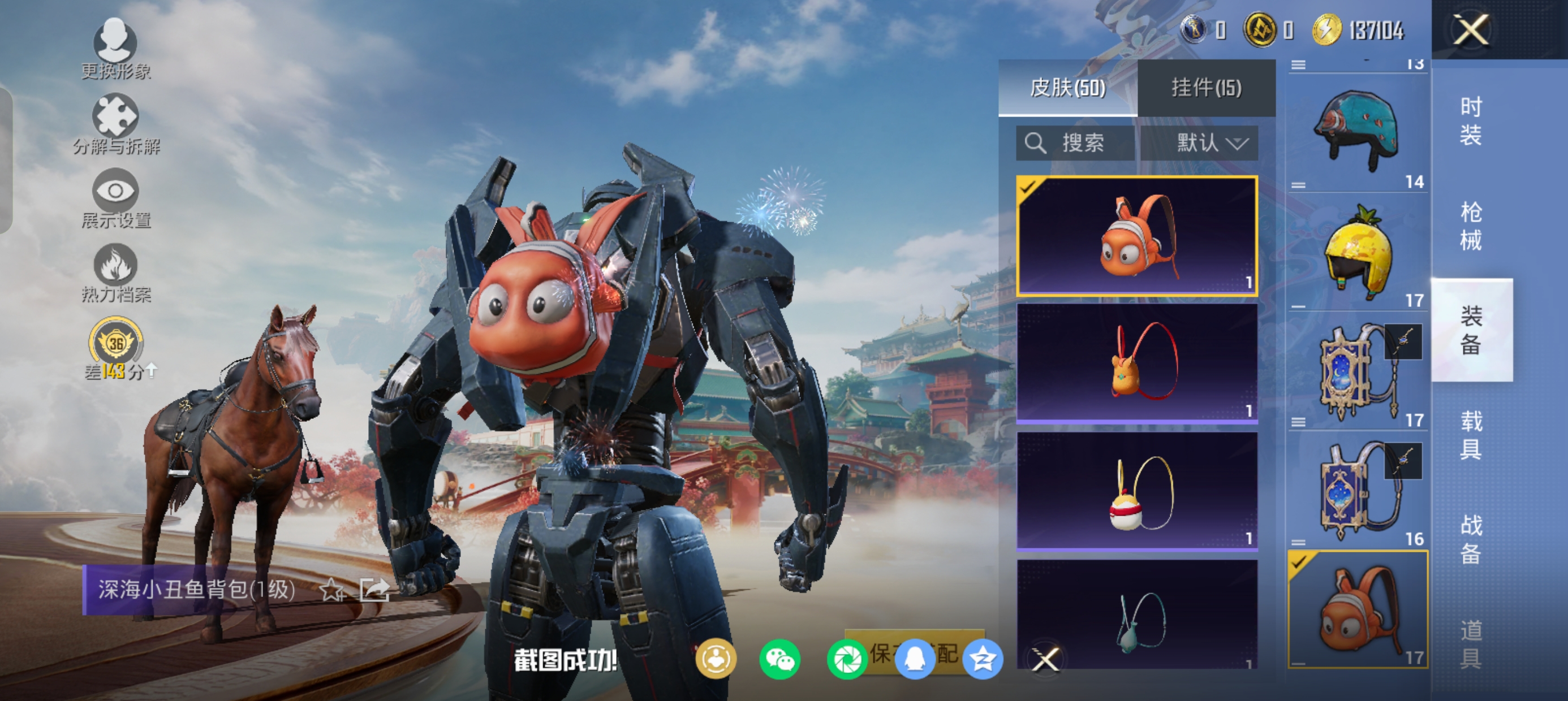Open 更换形象 change appearance
The image size is (1568, 701).
click(x=115, y=49)
